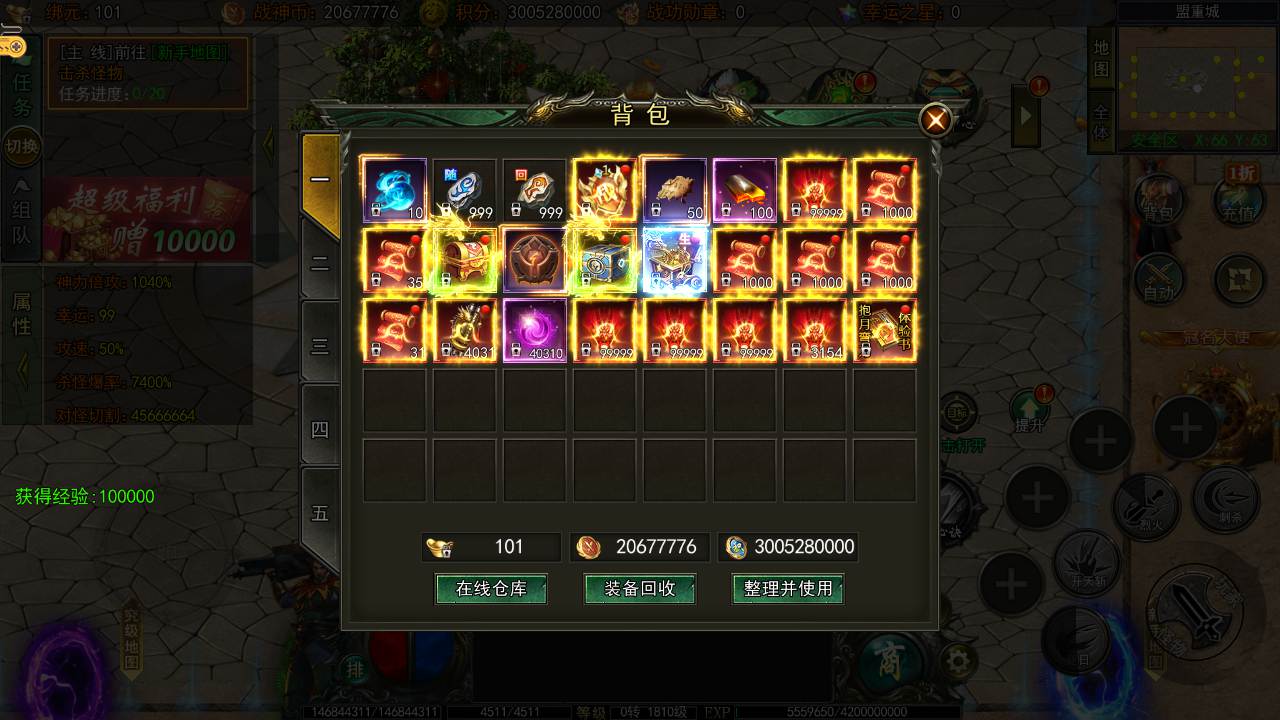
Task: Open 装备回收 equipment recycling
Action: pos(640,589)
